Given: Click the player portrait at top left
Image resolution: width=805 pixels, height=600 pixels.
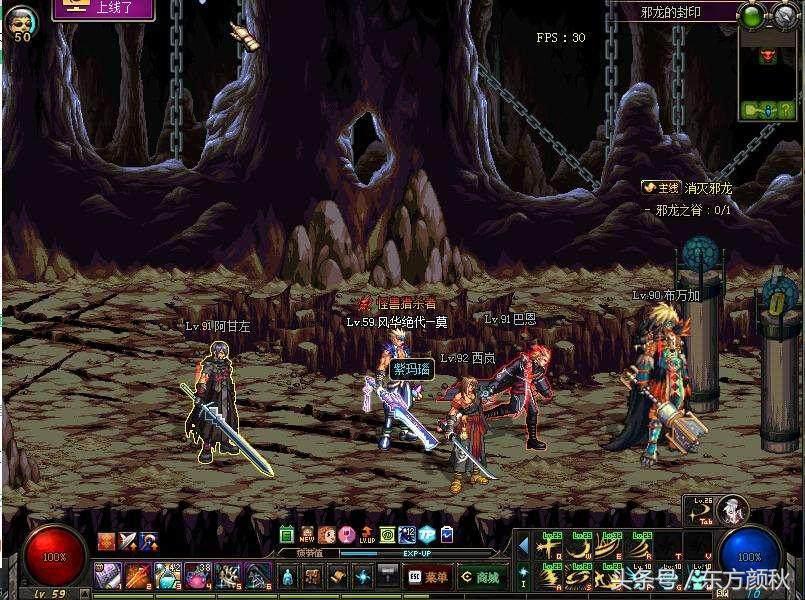Looking at the screenshot, I should click(x=22, y=21).
